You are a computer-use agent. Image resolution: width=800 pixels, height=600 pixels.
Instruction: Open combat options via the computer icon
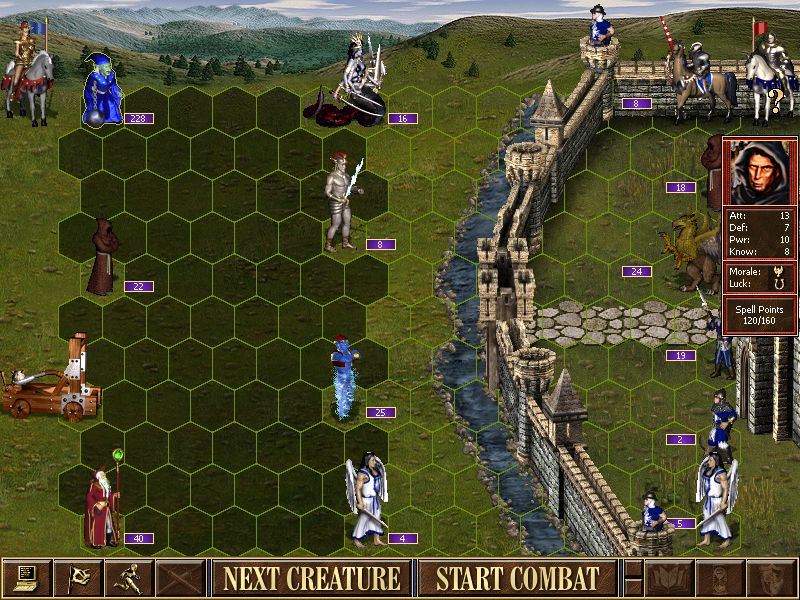26,577
